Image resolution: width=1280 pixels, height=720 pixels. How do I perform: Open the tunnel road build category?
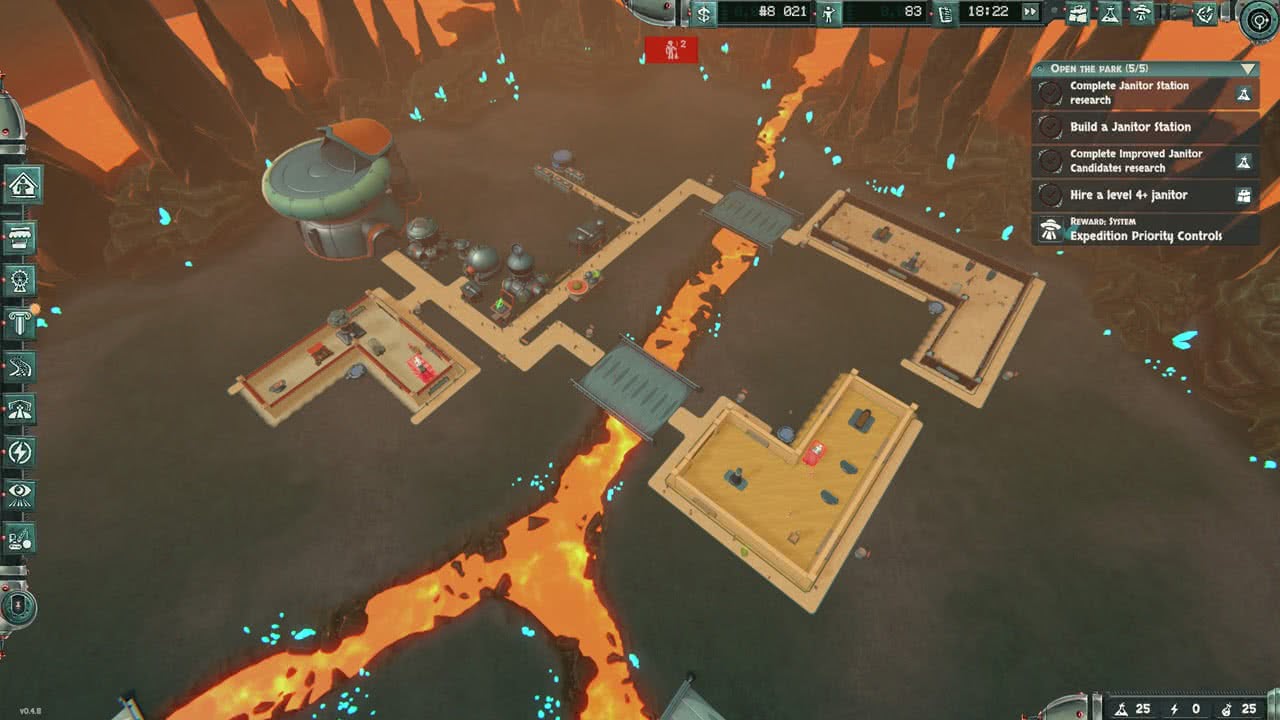pos(21,409)
